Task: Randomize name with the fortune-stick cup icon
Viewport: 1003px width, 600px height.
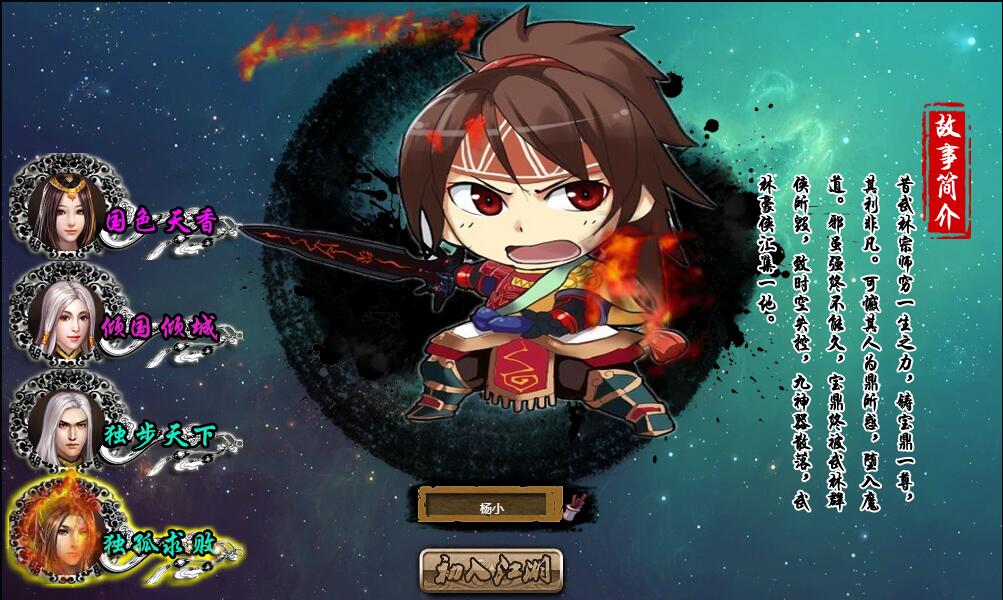Action: pyautogui.click(x=578, y=503)
